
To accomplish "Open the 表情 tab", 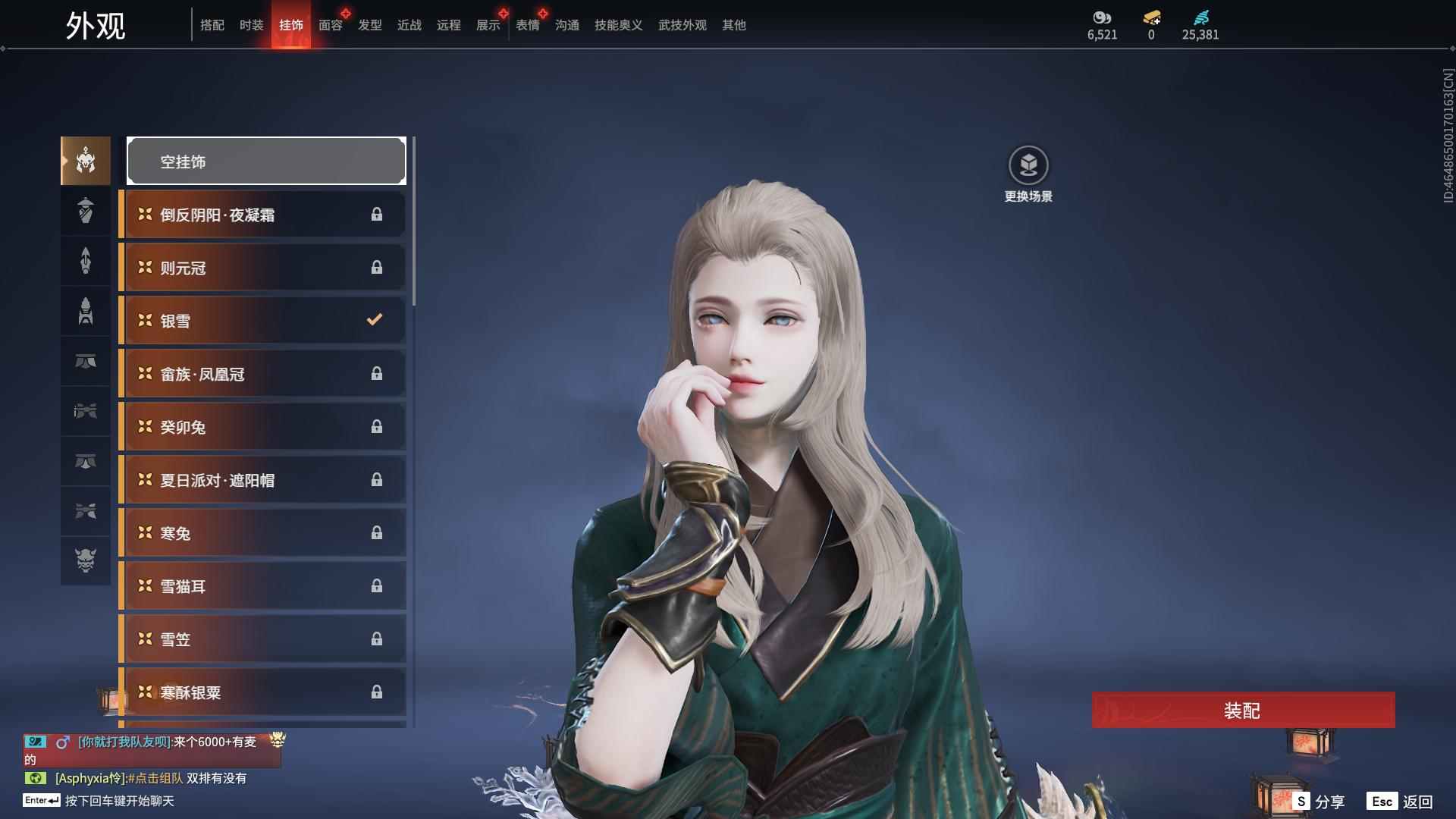I will 527,25.
